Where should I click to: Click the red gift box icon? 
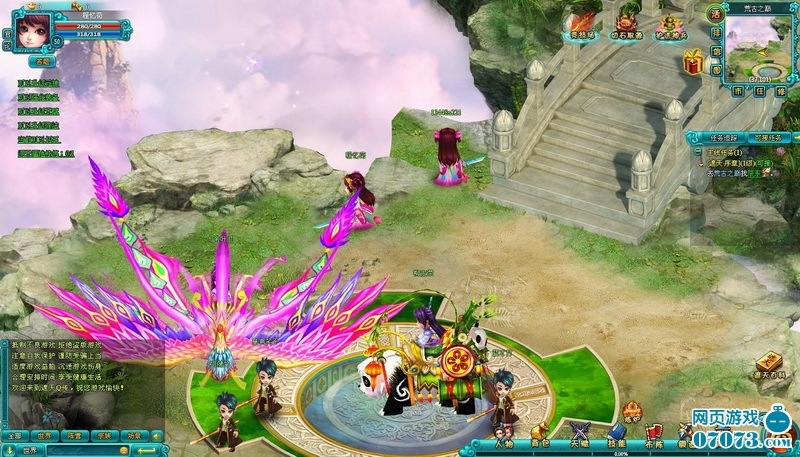[692, 63]
